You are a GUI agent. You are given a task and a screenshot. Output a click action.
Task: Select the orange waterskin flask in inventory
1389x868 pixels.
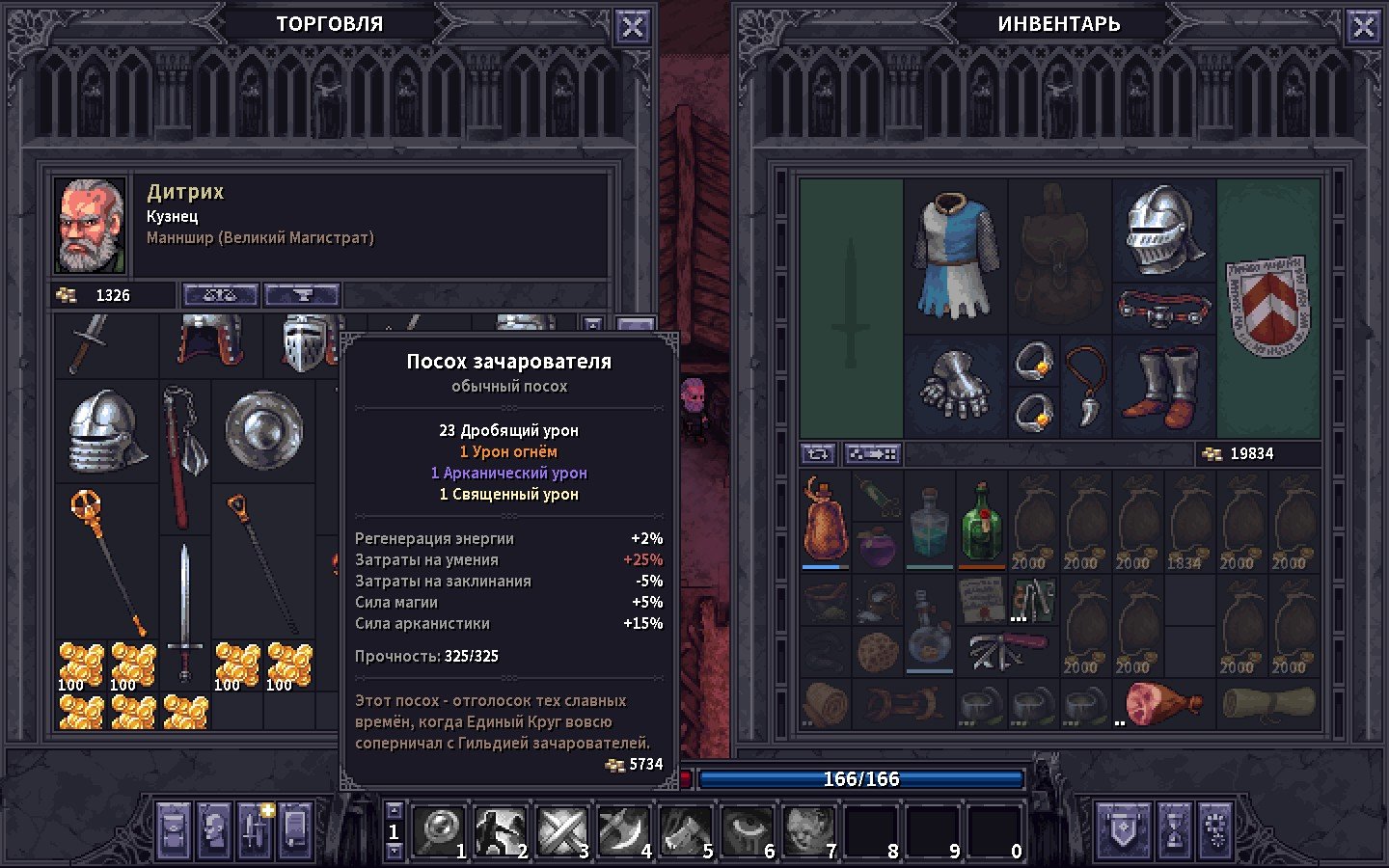pos(825,521)
